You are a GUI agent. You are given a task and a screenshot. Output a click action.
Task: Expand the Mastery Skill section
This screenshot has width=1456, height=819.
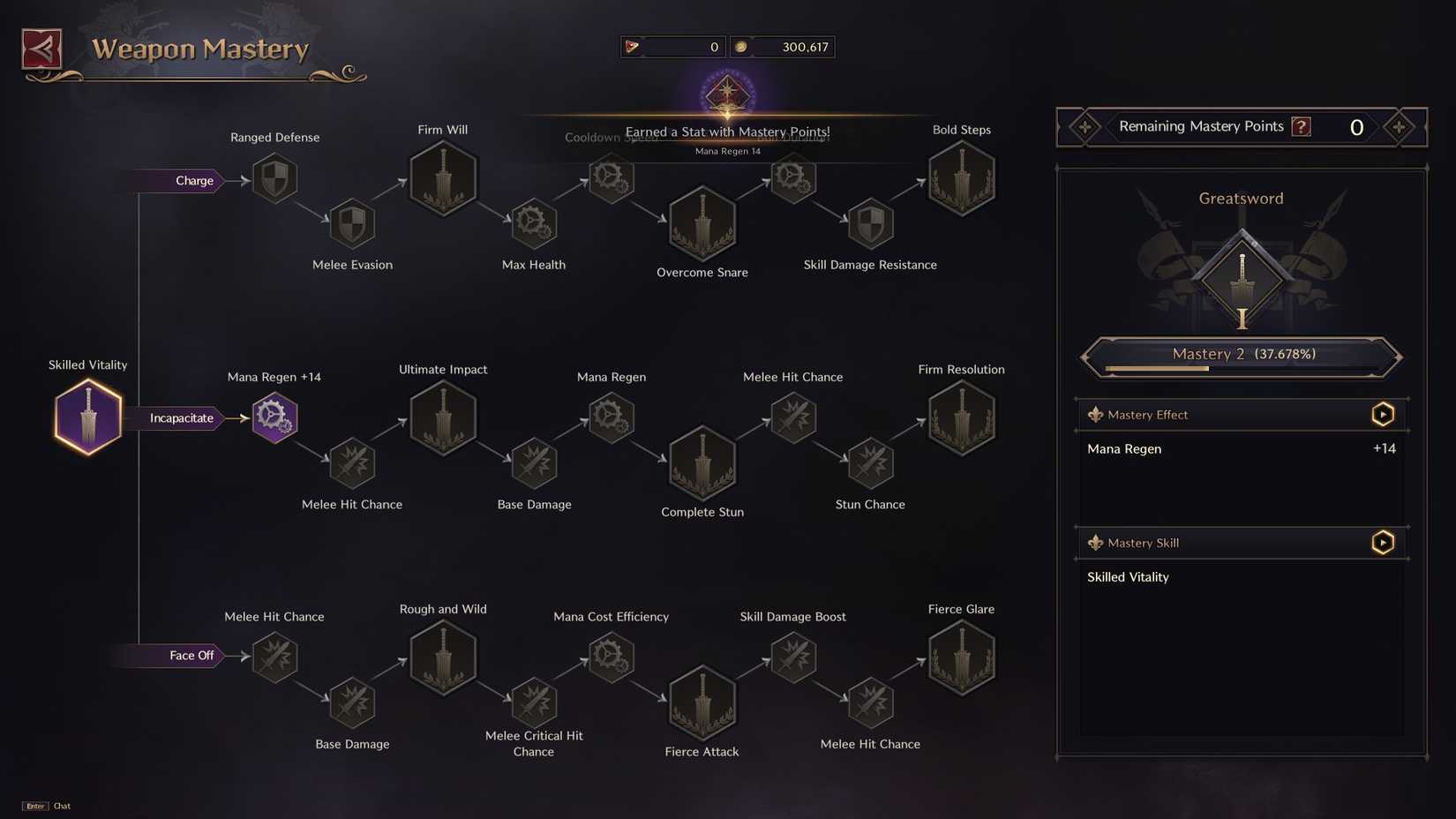click(x=1382, y=542)
